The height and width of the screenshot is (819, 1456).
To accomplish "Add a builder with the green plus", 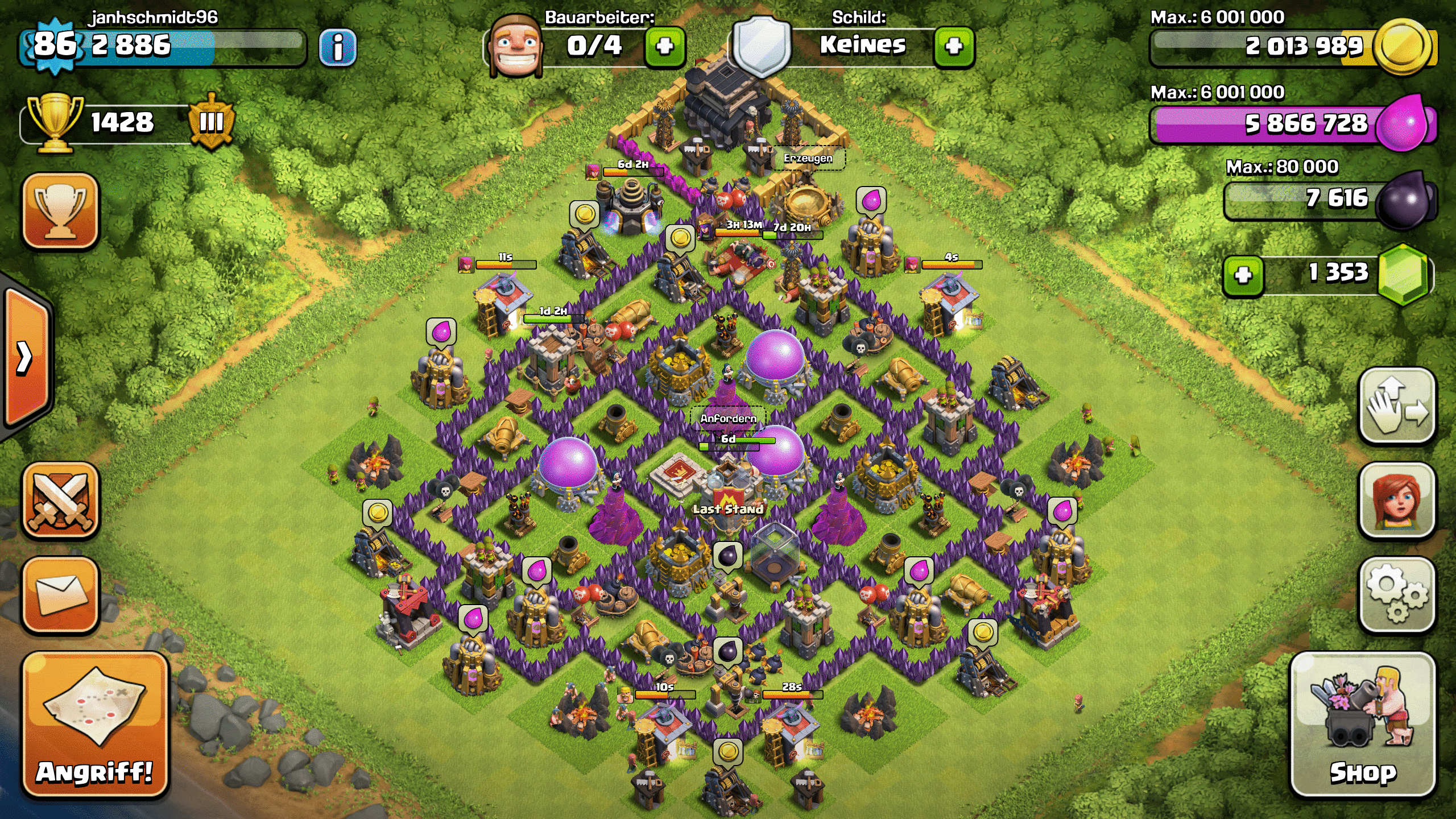I will point(665,46).
